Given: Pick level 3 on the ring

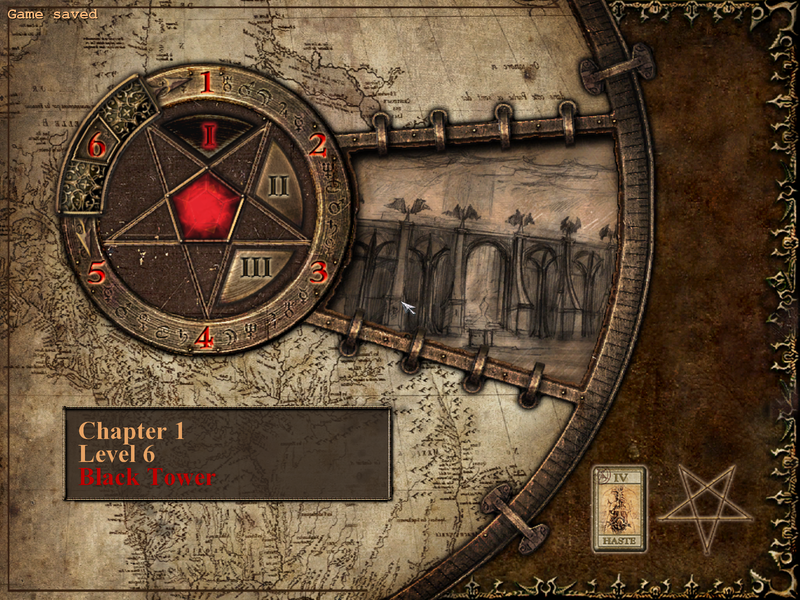Looking at the screenshot, I should (x=318, y=272).
